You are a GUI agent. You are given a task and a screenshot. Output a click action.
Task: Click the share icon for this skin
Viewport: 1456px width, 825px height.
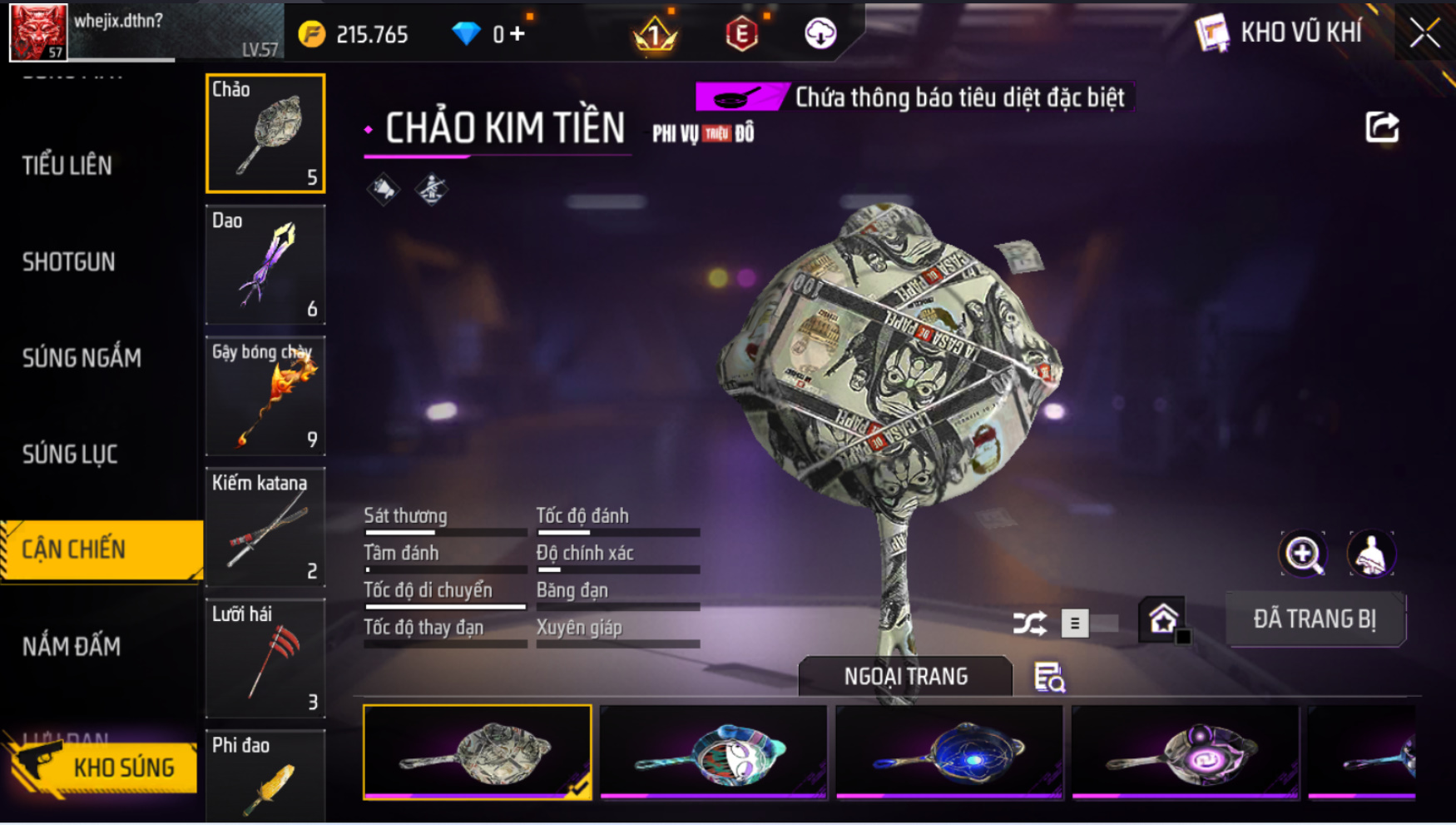click(x=1382, y=127)
